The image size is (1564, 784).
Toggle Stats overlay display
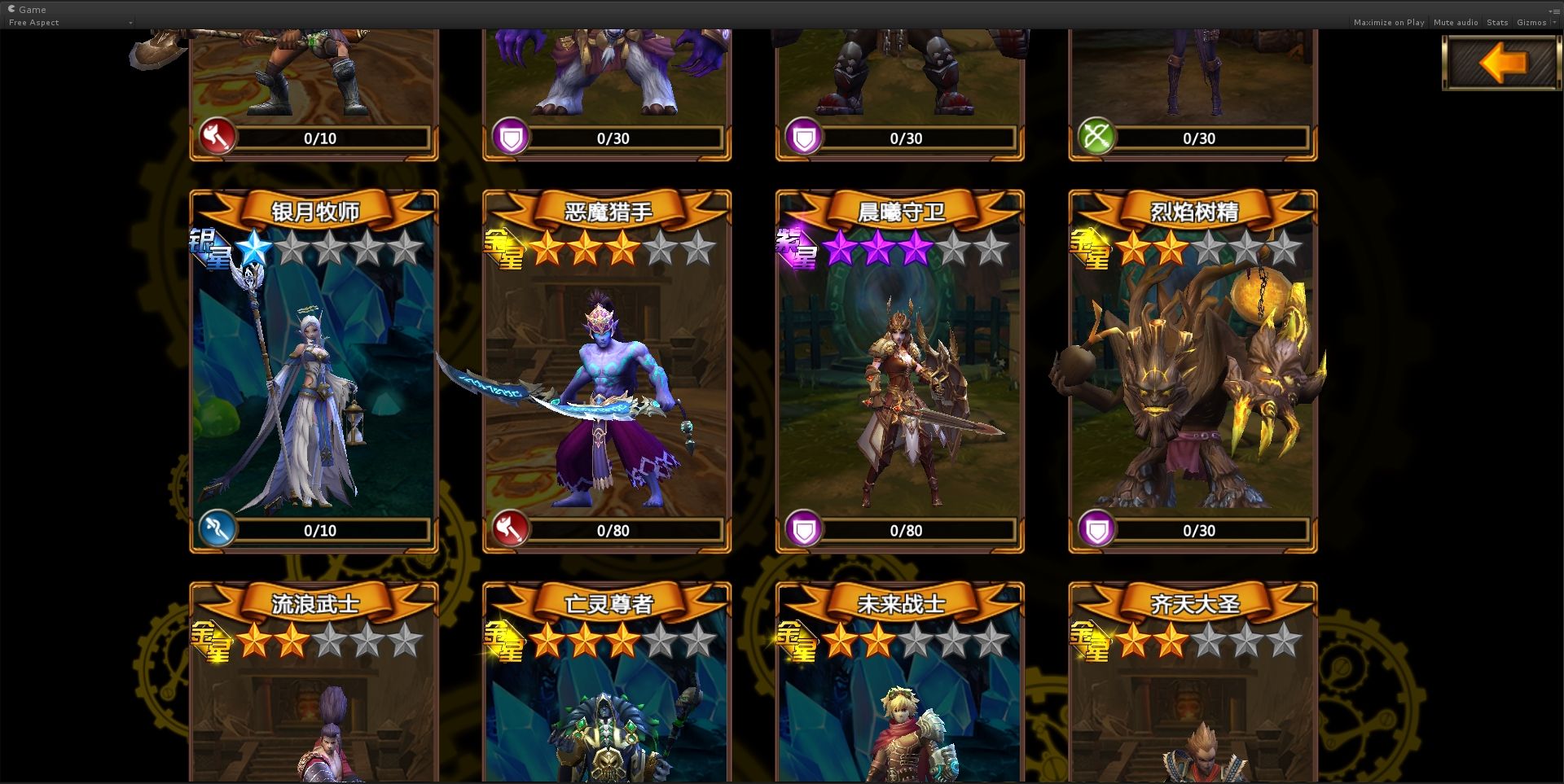(x=1497, y=22)
